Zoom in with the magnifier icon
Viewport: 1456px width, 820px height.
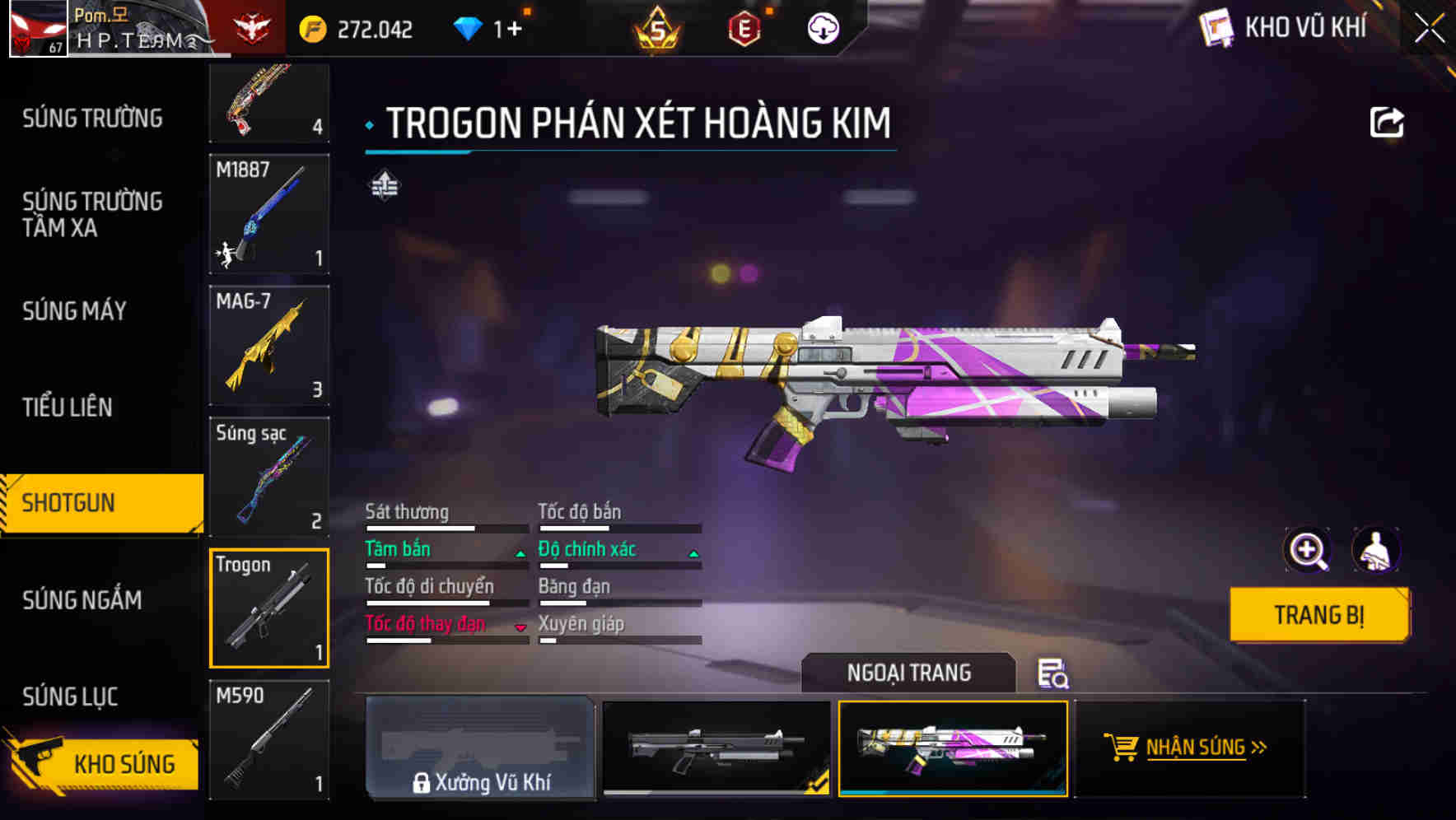1307,550
